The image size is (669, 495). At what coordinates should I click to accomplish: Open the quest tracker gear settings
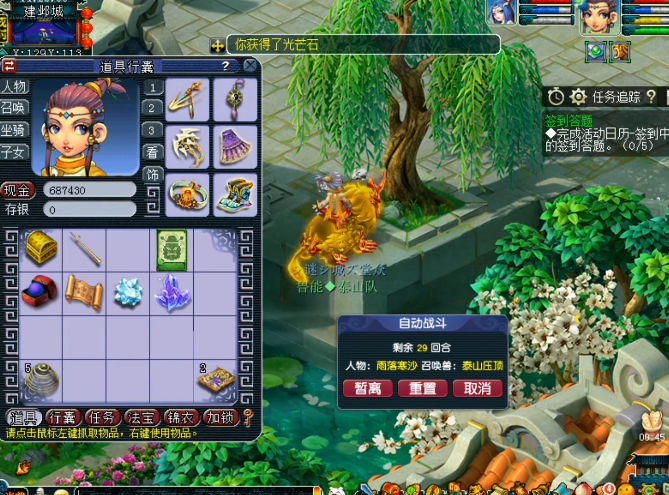pyautogui.click(x=577, y=96)
